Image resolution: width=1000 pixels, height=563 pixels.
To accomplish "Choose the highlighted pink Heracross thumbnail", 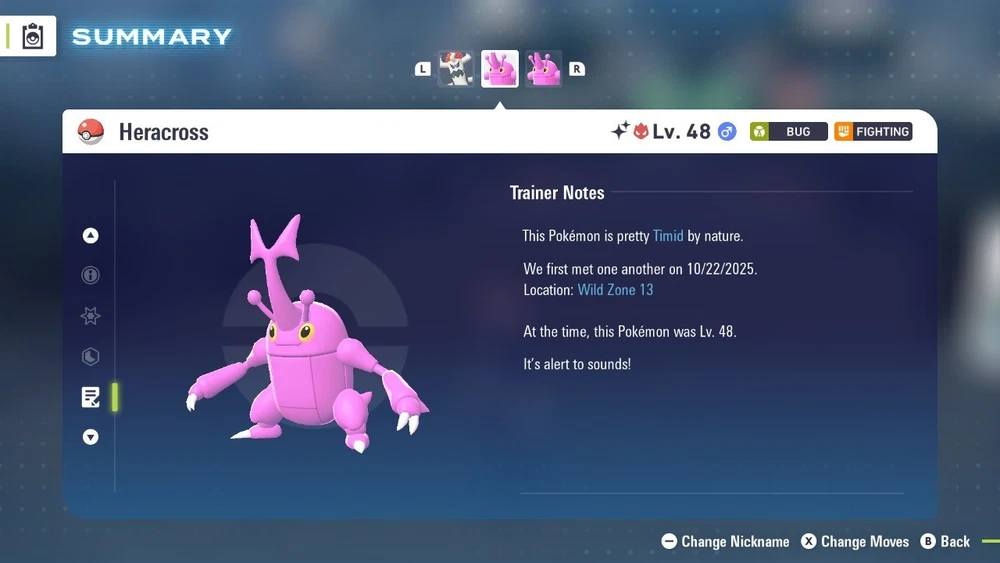I will [x=500, y=69].
